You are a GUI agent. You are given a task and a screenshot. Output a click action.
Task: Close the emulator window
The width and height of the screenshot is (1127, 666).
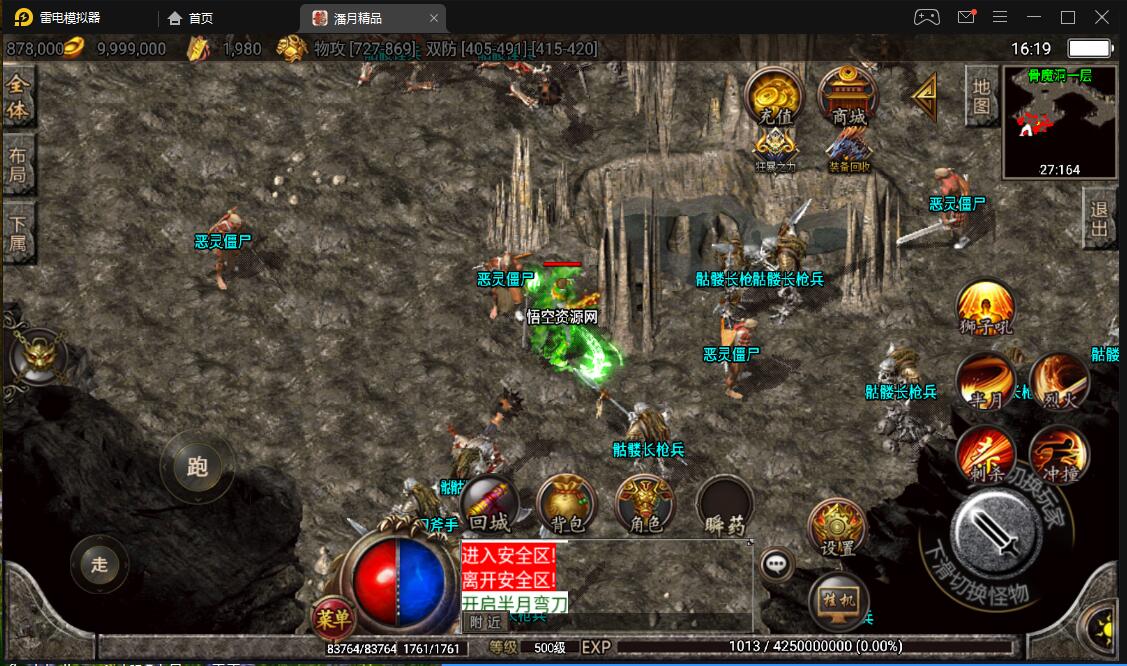click(x=1101, y=17)
